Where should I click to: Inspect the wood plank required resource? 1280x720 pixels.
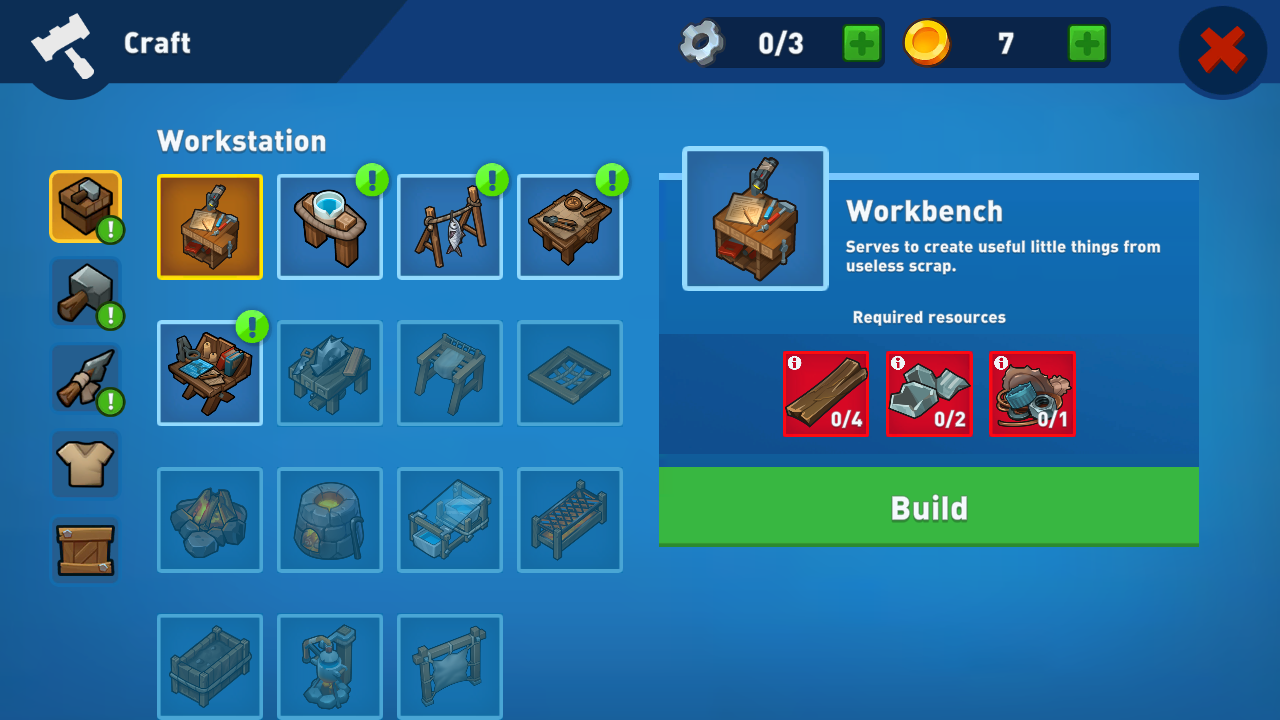(826, 394)
